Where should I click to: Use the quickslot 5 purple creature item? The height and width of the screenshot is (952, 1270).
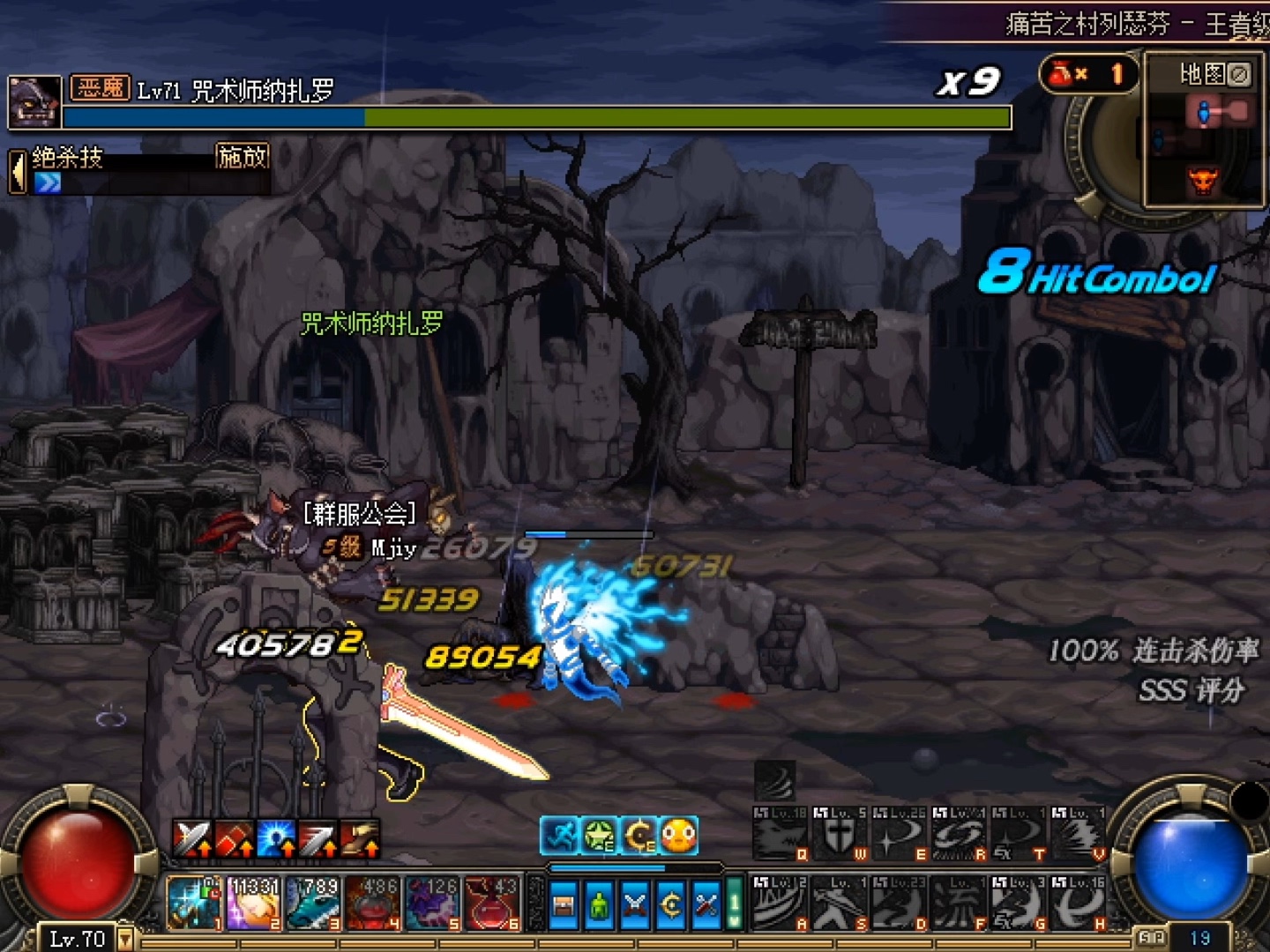[432, 903]
